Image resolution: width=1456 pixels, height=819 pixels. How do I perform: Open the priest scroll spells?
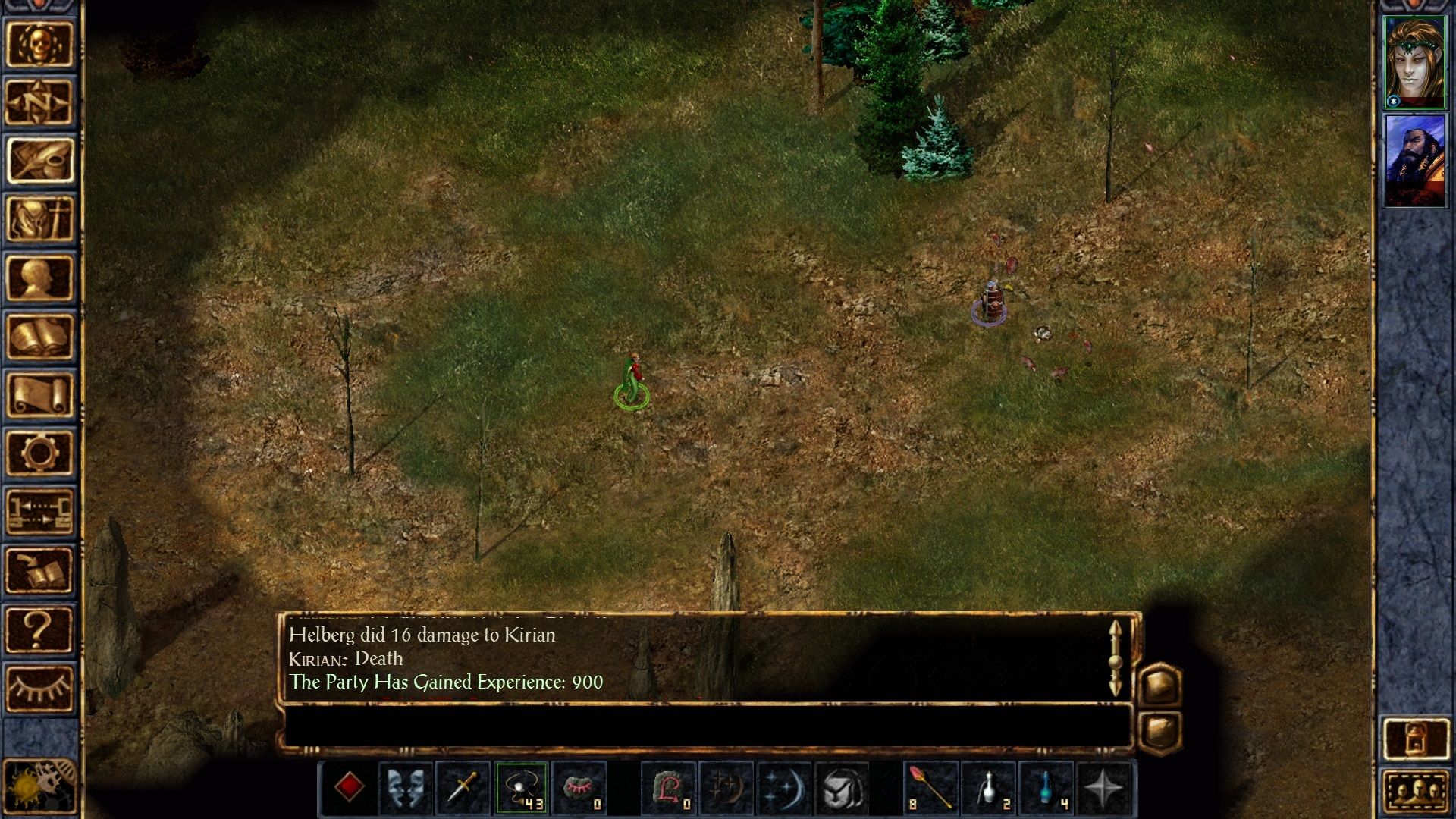(42, 394)
